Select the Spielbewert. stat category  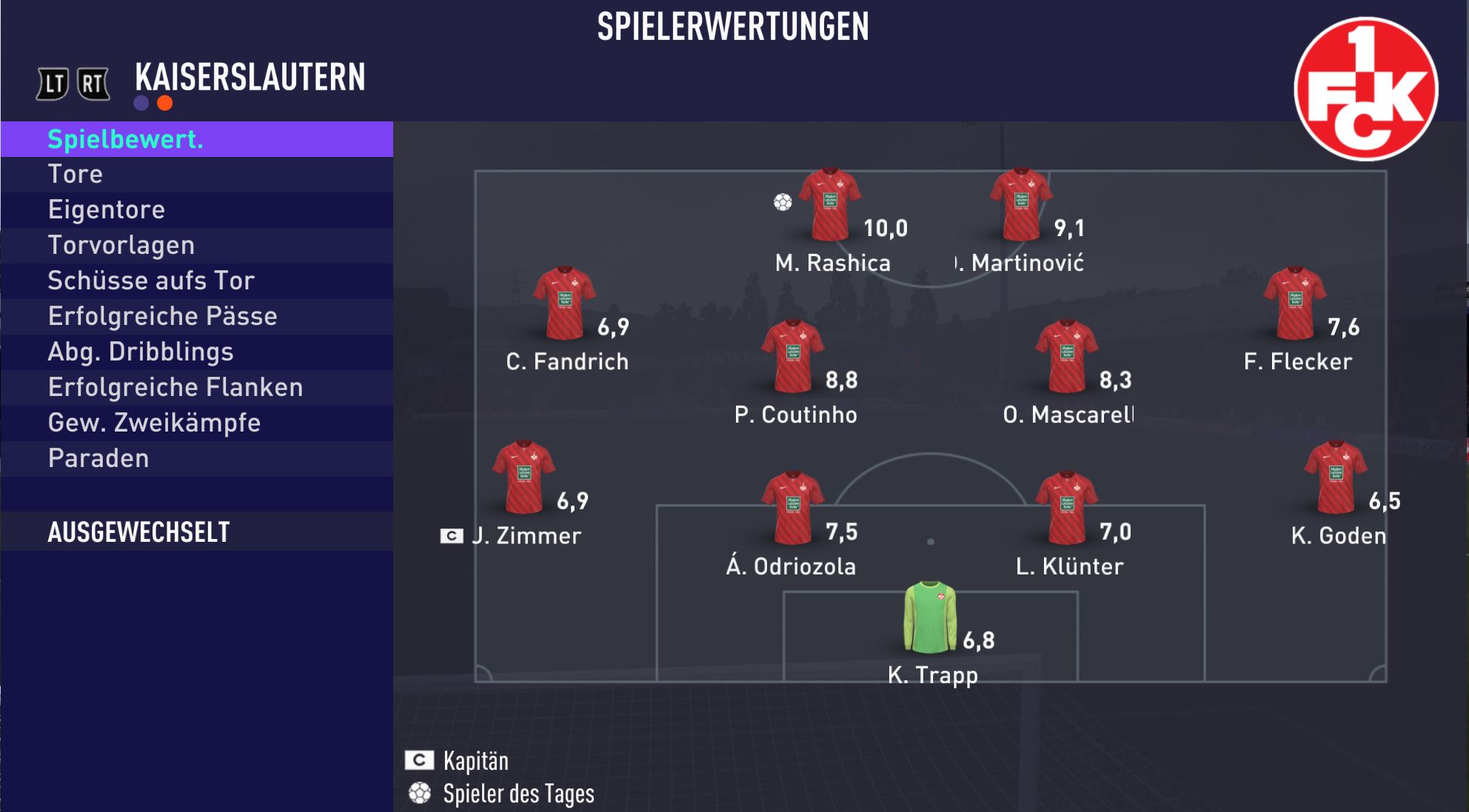(x=197, y=139)
